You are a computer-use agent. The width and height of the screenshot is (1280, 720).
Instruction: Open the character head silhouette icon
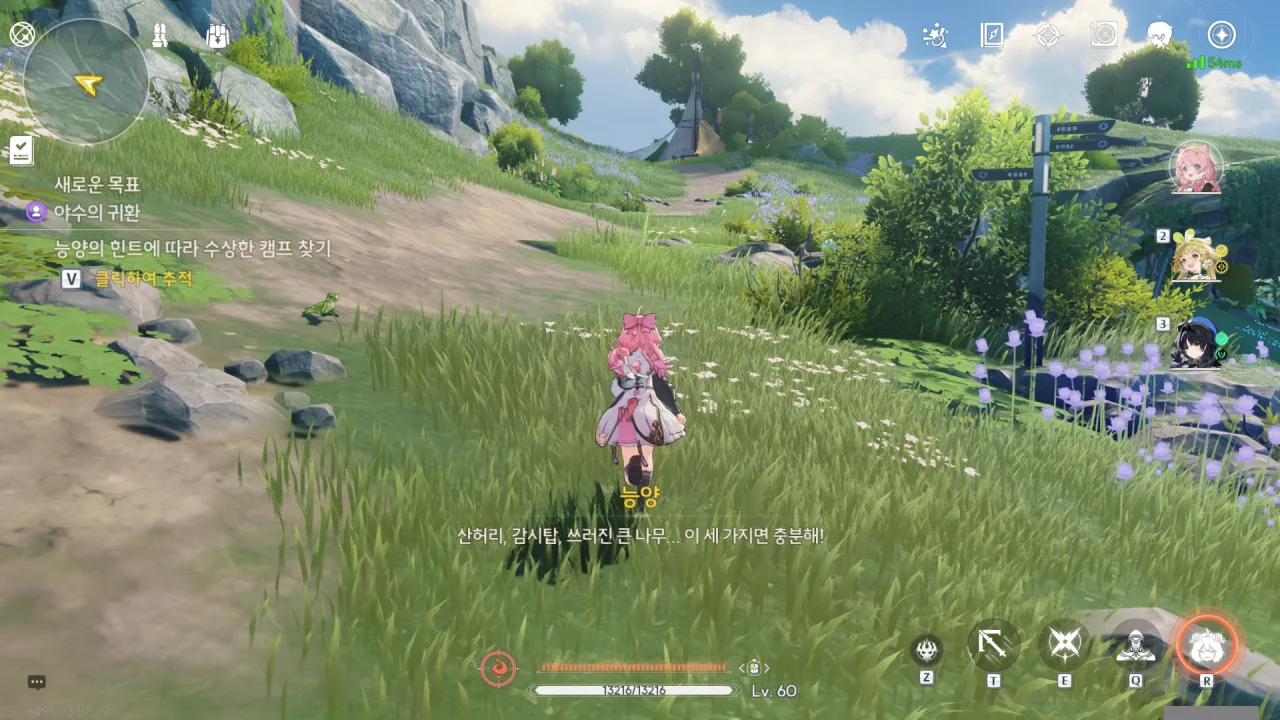click(x=1160, y=36)
